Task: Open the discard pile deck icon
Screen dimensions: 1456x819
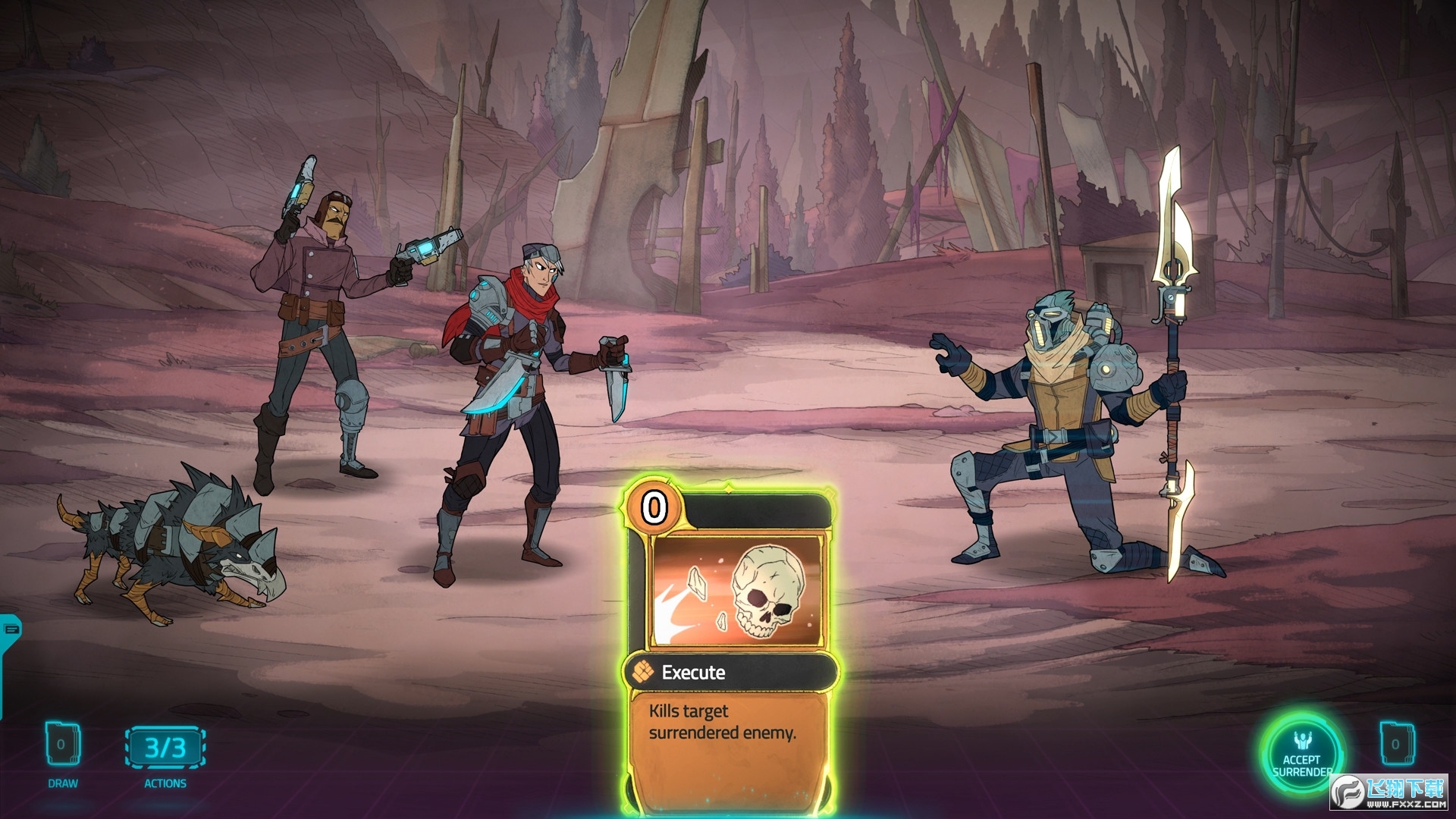Action: (1395, 745)
